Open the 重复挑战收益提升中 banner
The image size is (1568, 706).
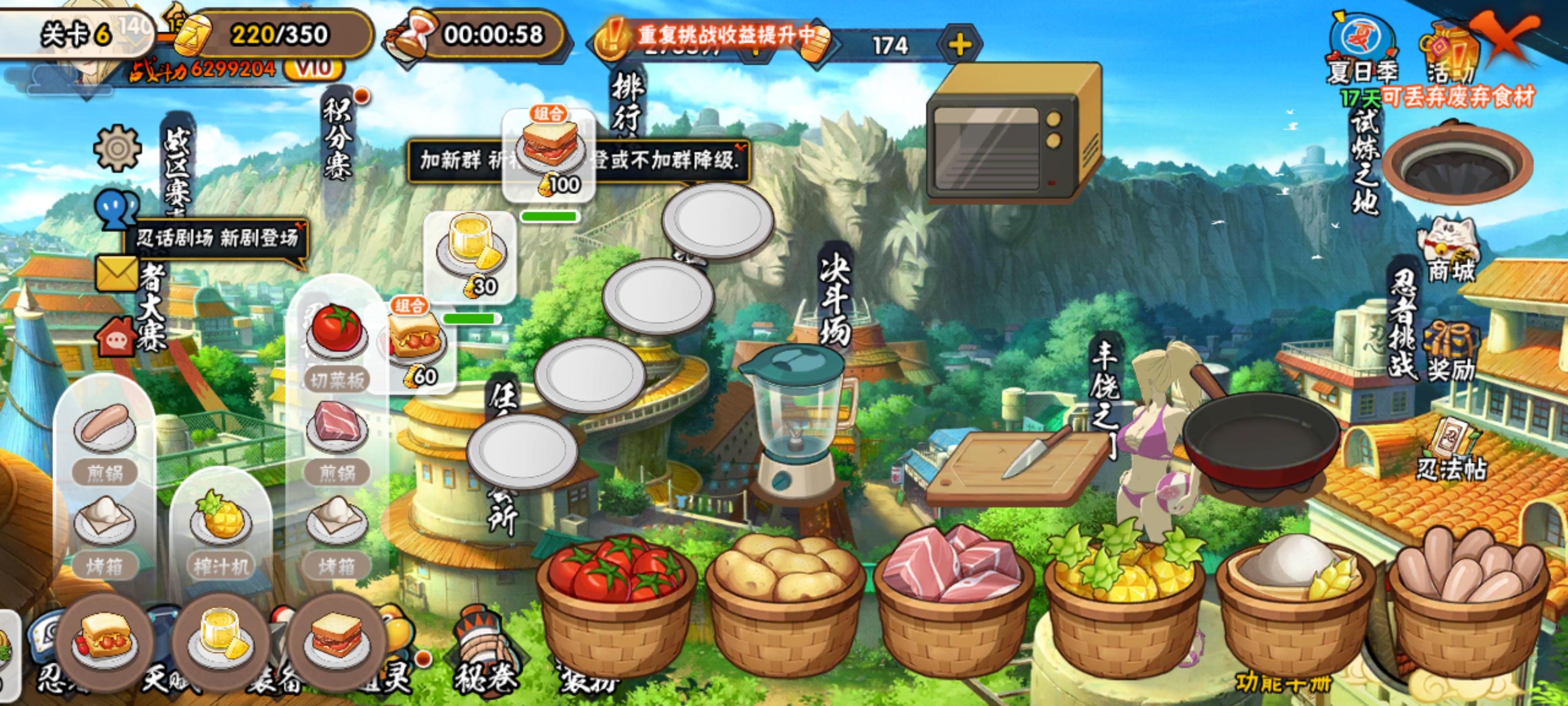724,37
